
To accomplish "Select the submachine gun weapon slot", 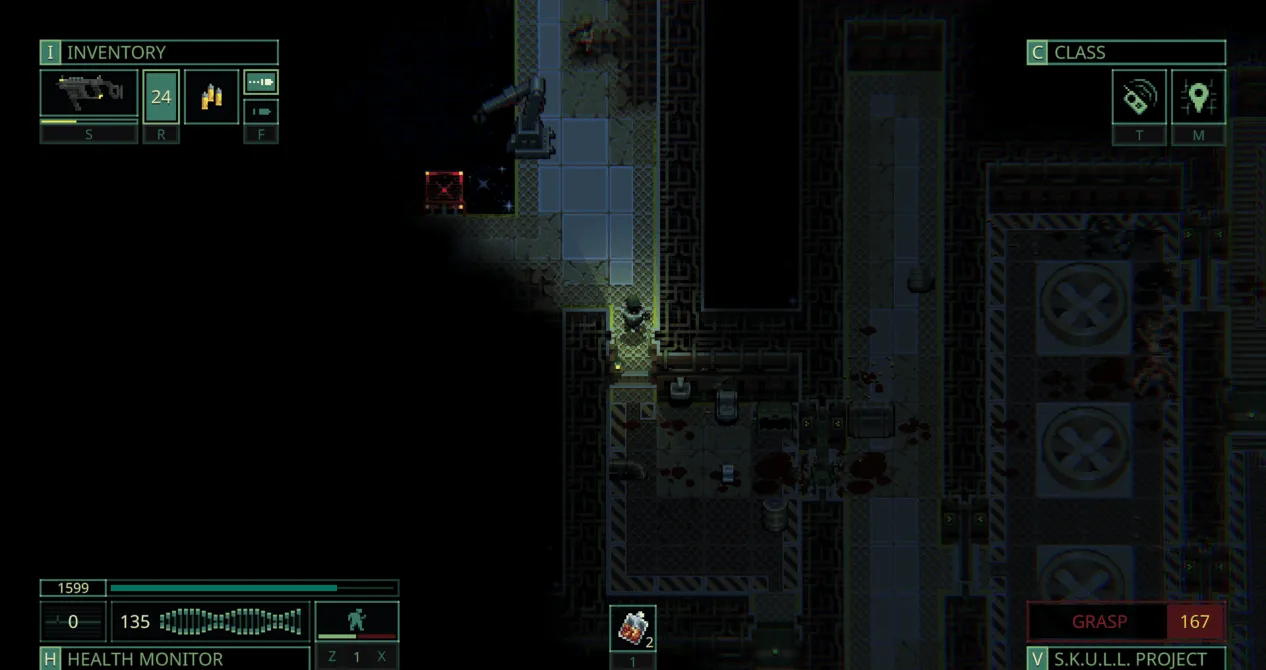I will point(89,94).
